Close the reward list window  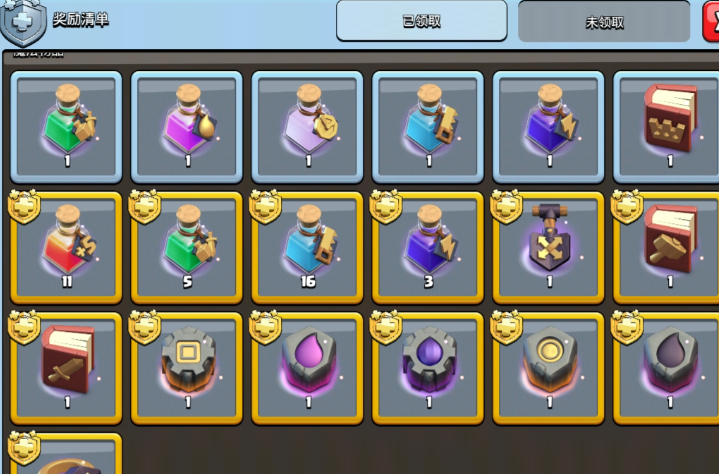(711, 18)
